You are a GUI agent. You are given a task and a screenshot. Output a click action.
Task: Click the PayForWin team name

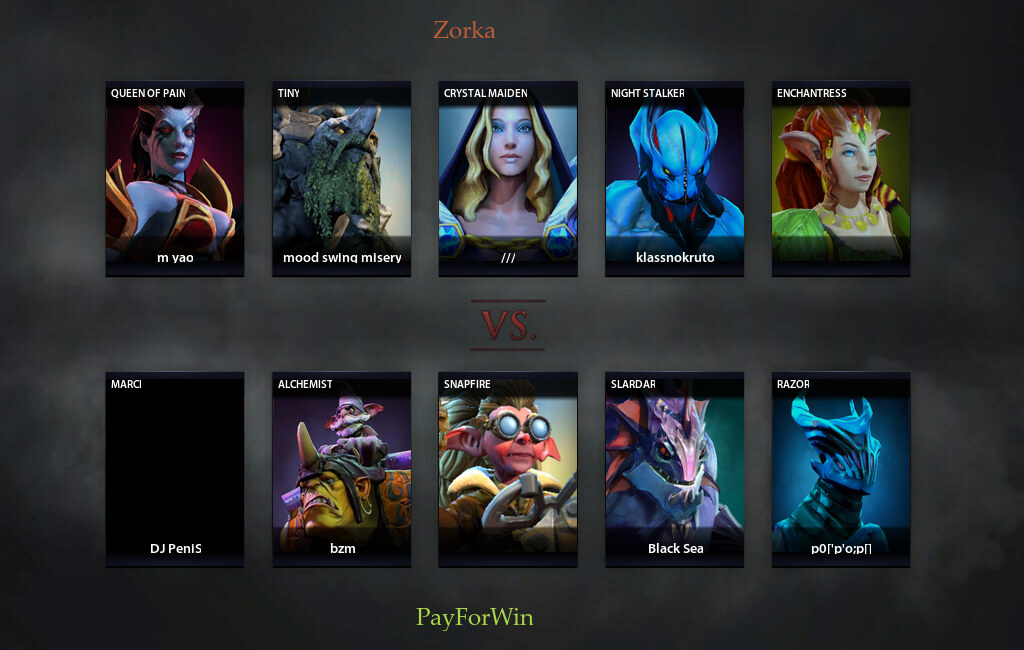(475, 617)
